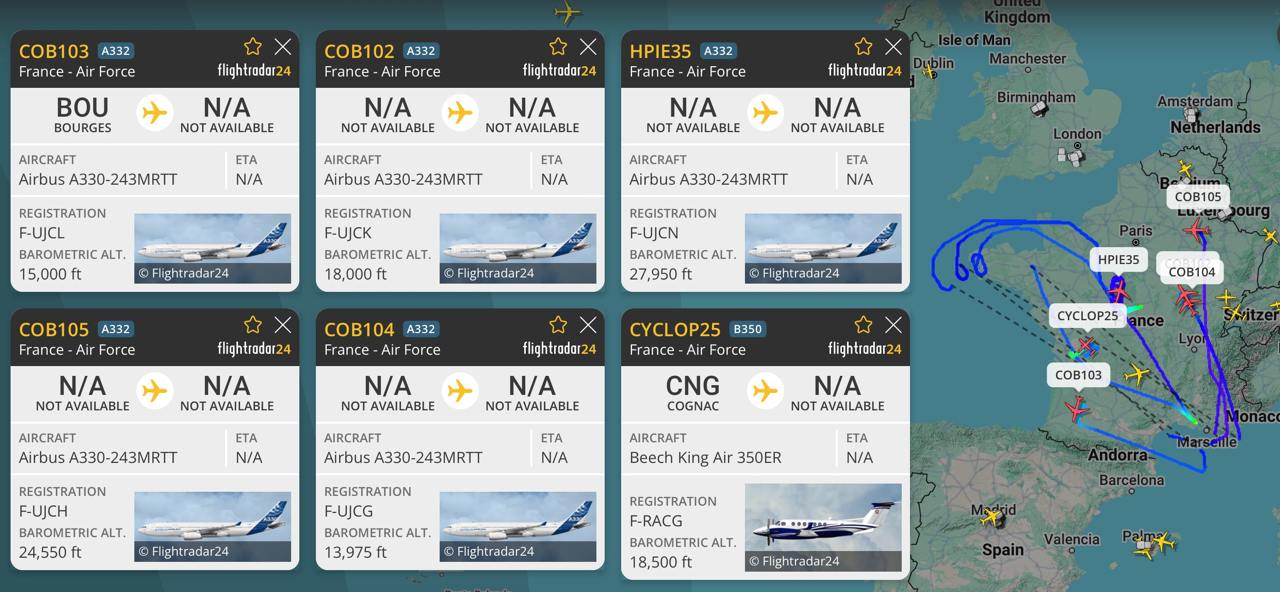Star the CYCLOP25 King Air card
The height and width of the screenshot is (592, 1280).
(x=863, y=325)
